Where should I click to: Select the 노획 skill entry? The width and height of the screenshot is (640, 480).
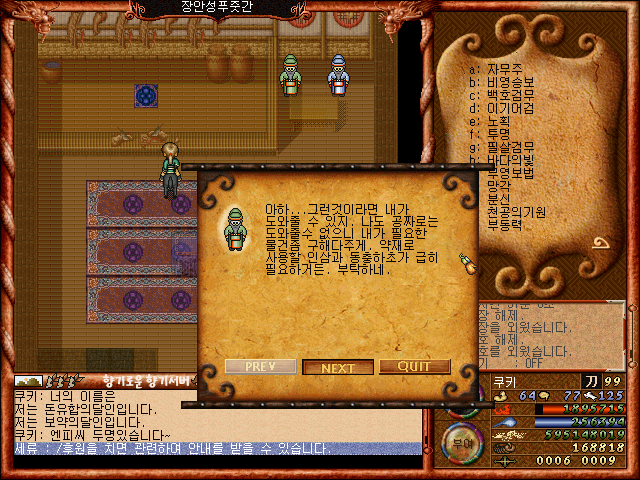click(500, 120)
